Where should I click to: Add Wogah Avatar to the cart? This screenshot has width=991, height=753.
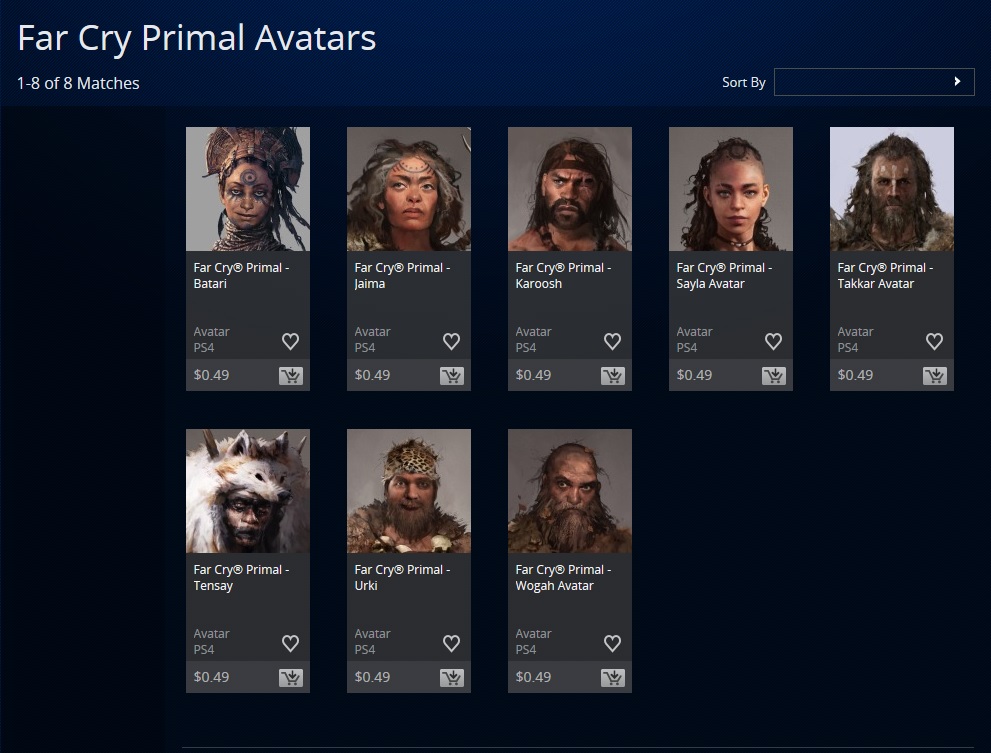tap(613, 678)
